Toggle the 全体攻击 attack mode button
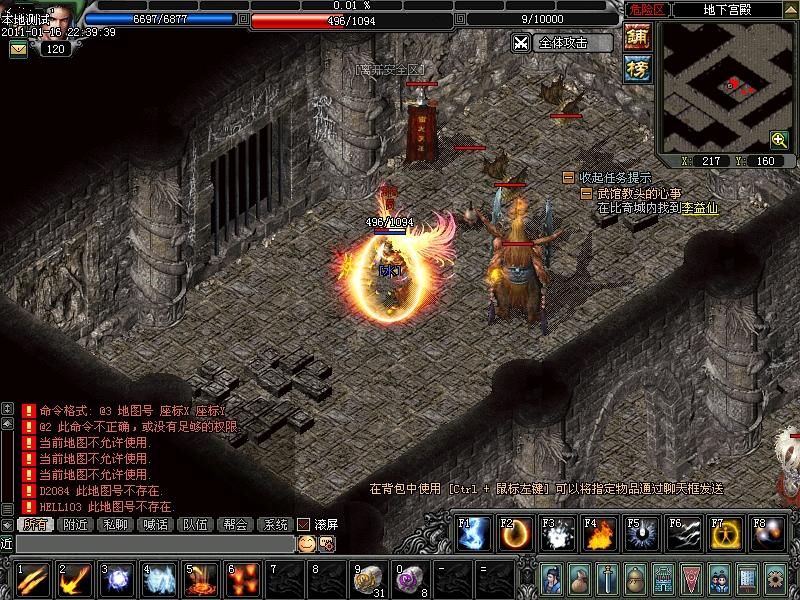This screenshot has height=600, width=800. [561, 43]
